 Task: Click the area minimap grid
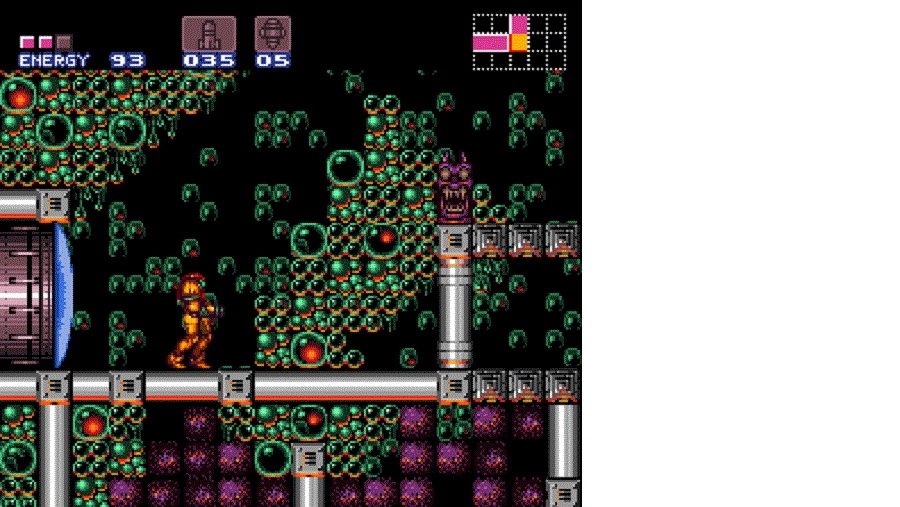(519, 42)
